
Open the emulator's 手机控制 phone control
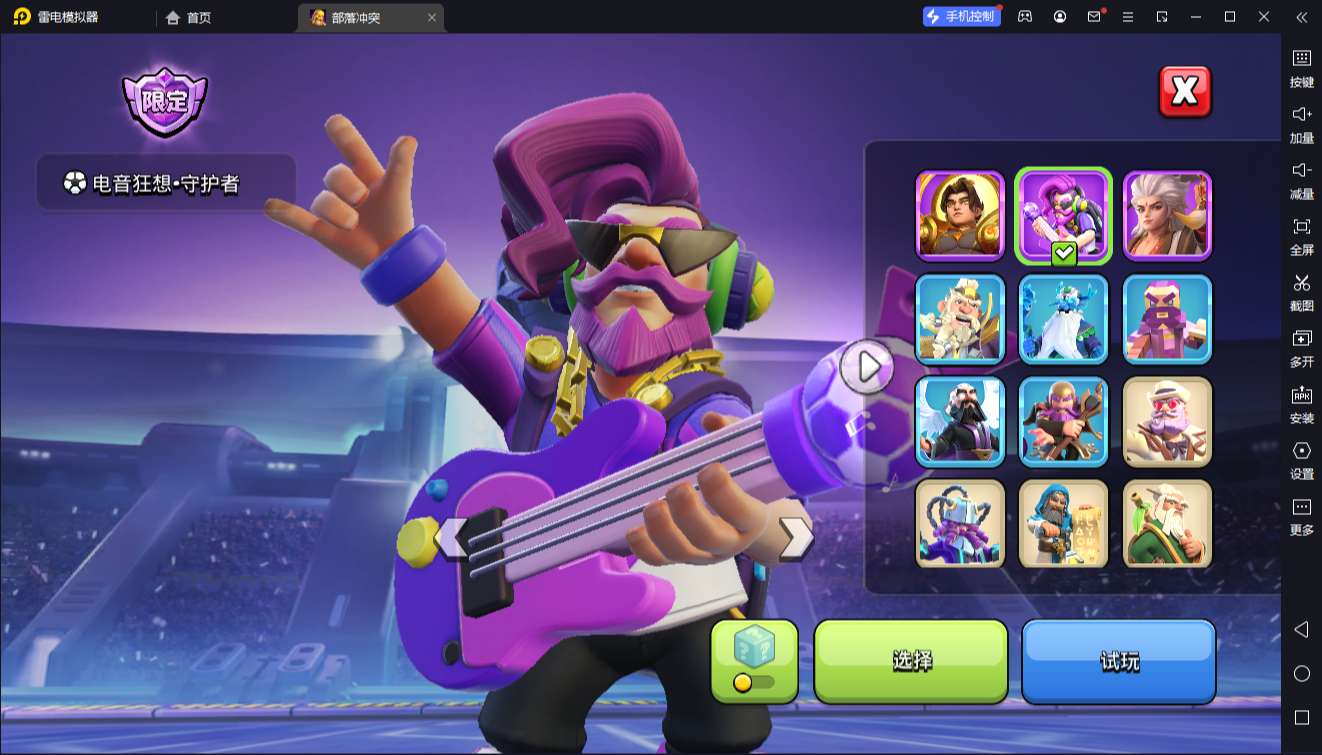962,17
